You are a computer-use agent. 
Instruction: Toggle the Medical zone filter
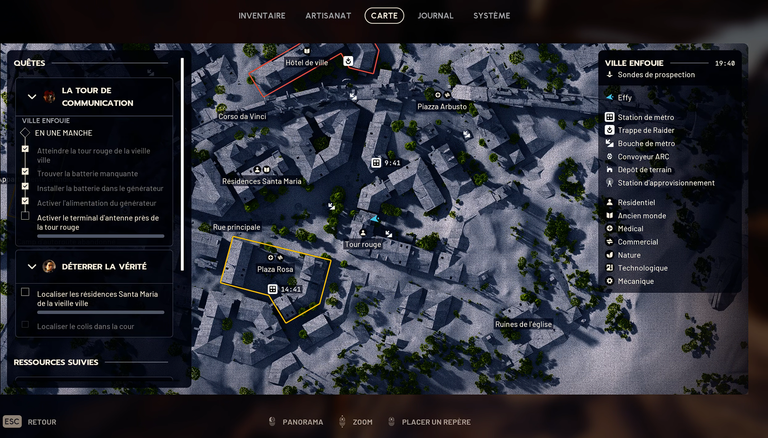630,228
